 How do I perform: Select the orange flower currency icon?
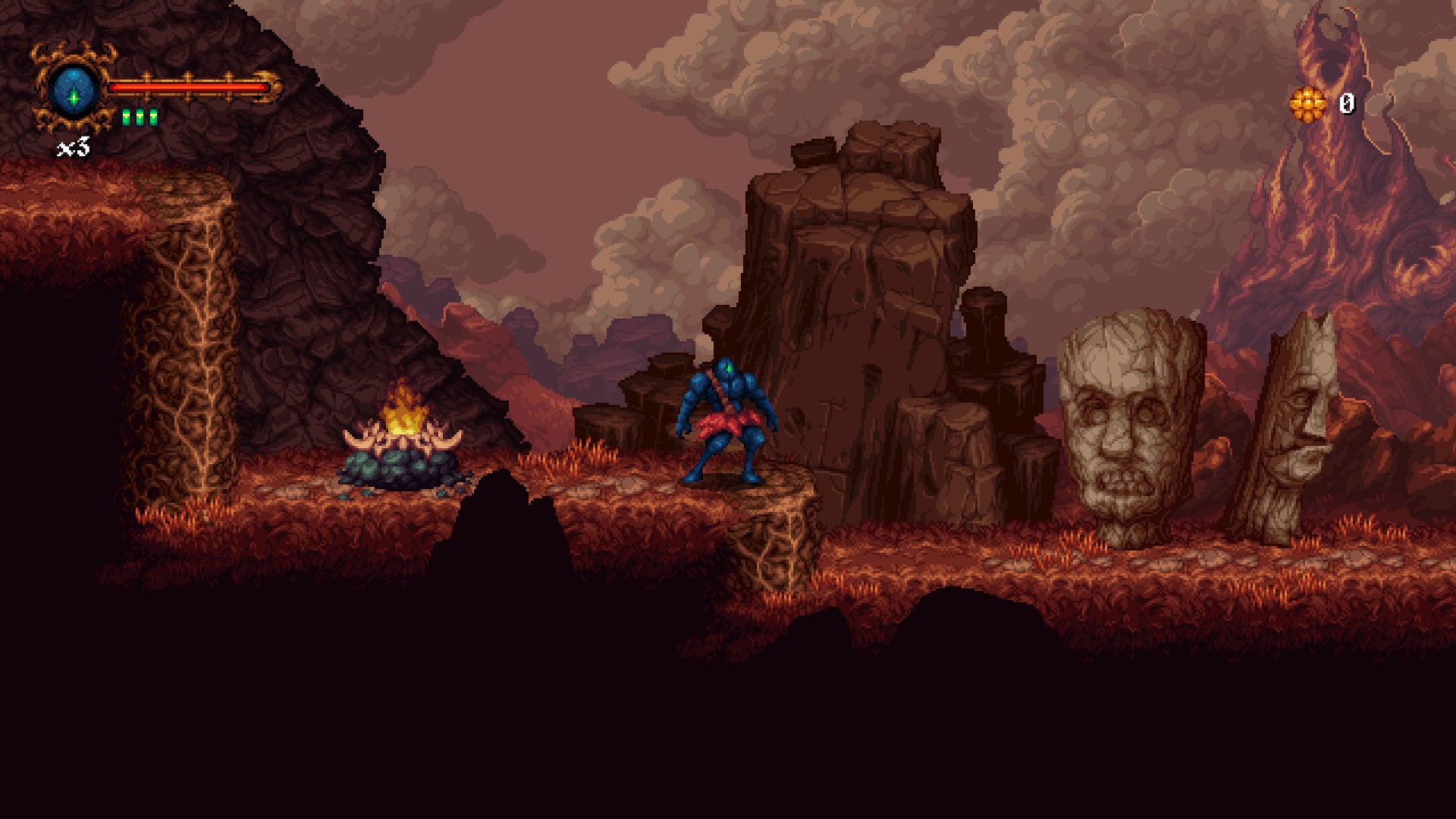(x=1308, y=104)
